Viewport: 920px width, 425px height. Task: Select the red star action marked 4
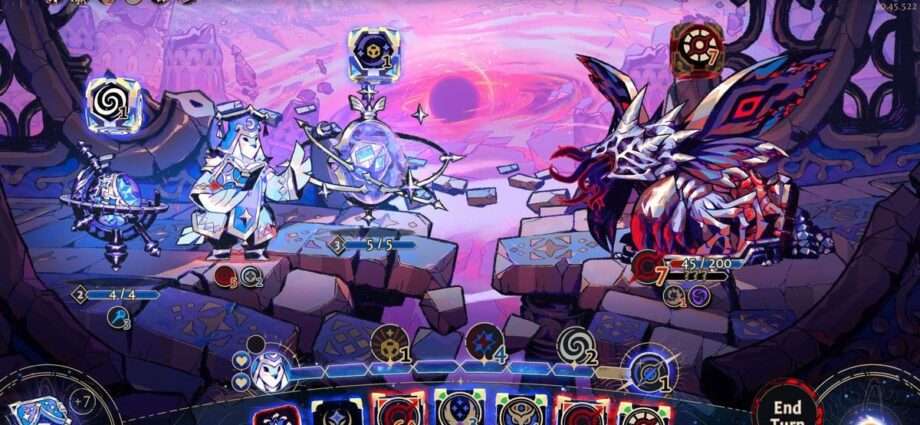pos(482,344)
